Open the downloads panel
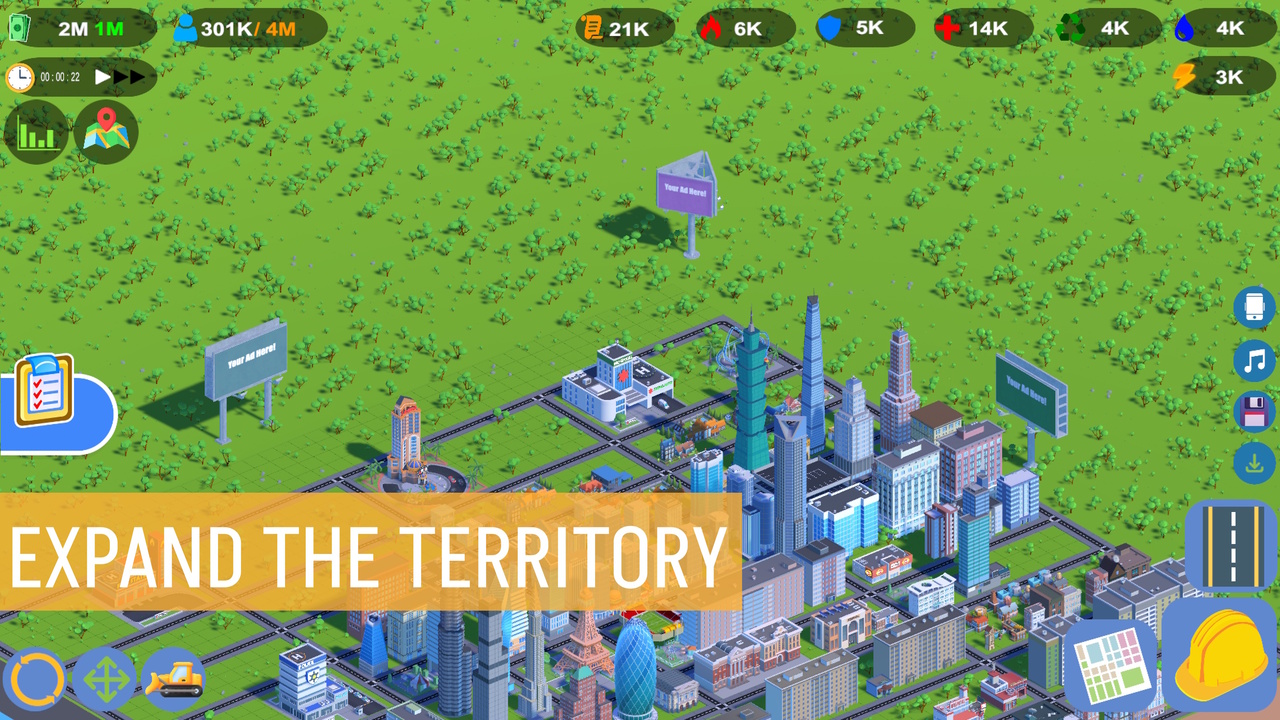This screenshot has height=720, width=1280. point(1255,463)
